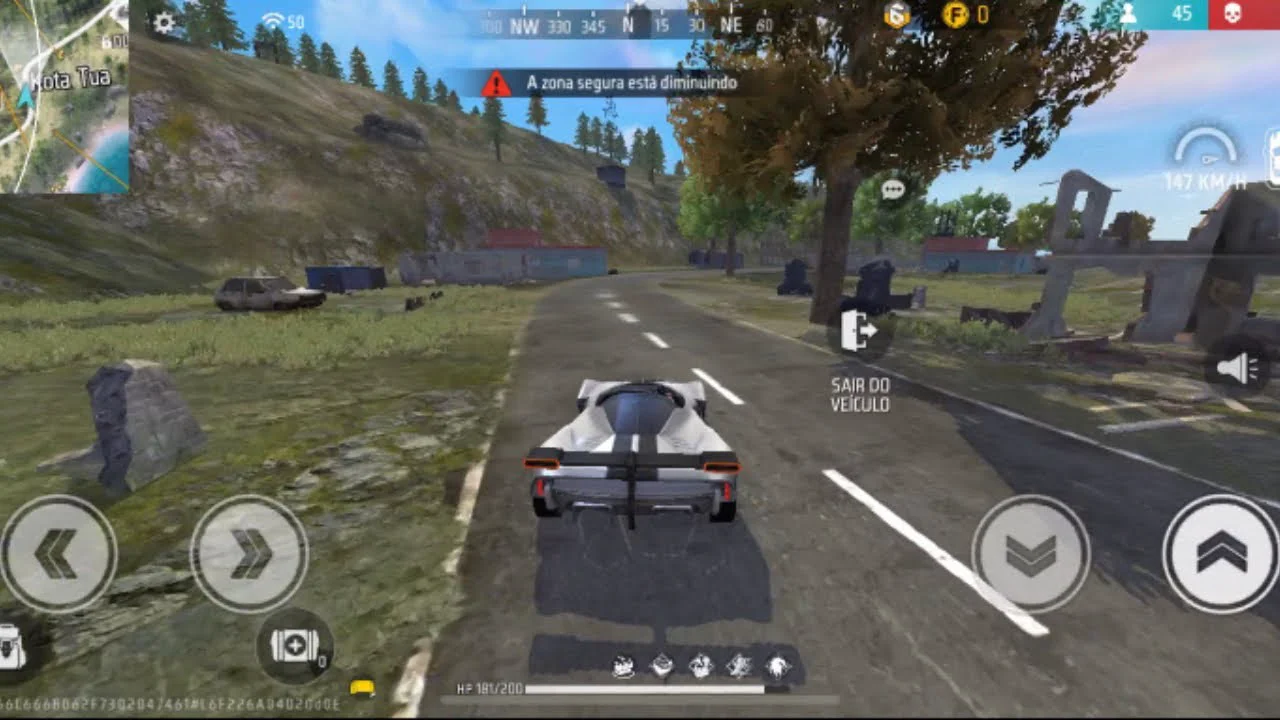Use the medkit button
The width and height of the screenshot is (1280, 720).
click(295, 647)
